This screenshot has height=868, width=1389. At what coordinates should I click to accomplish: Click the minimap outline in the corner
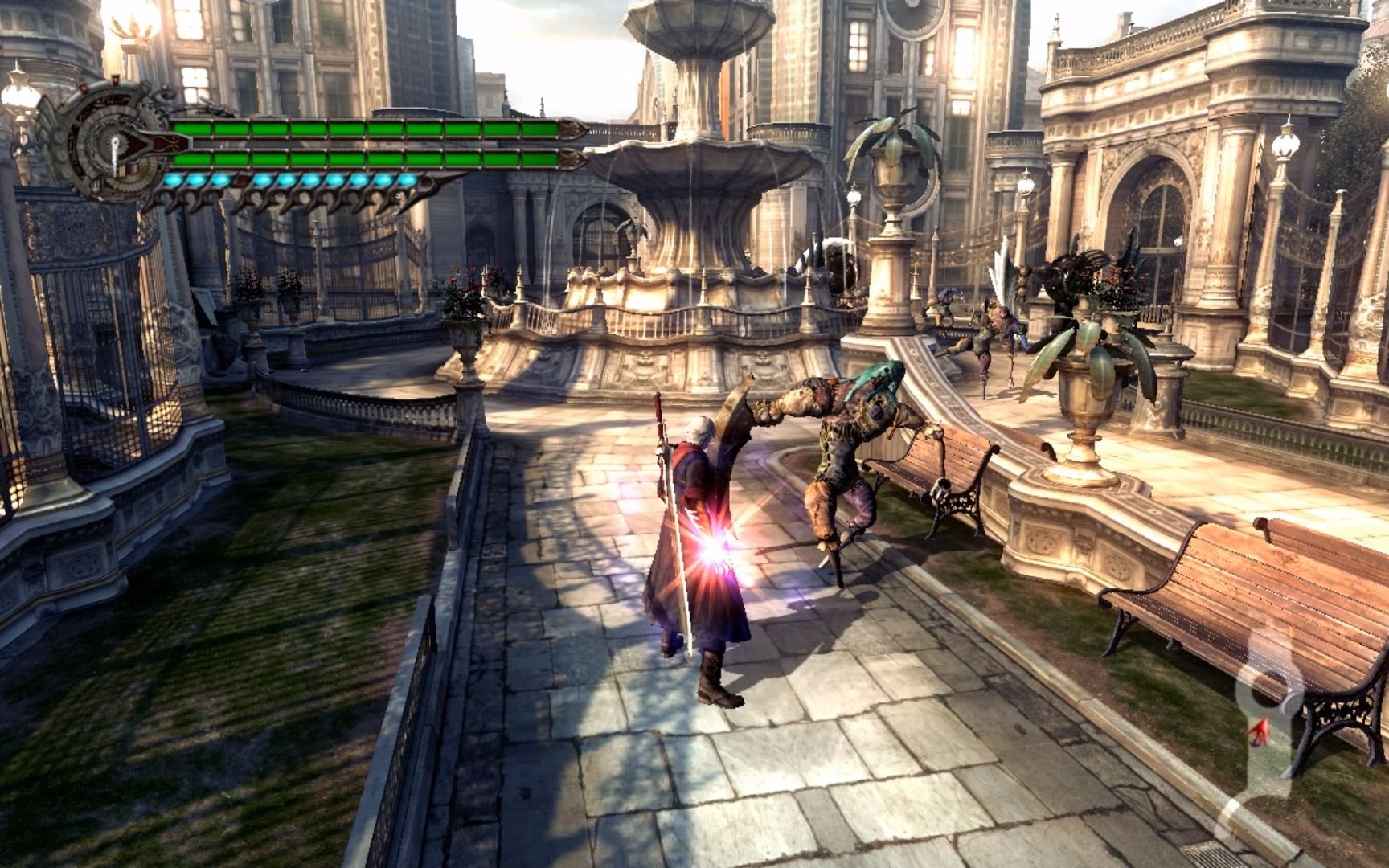(x=1268, y=723)
